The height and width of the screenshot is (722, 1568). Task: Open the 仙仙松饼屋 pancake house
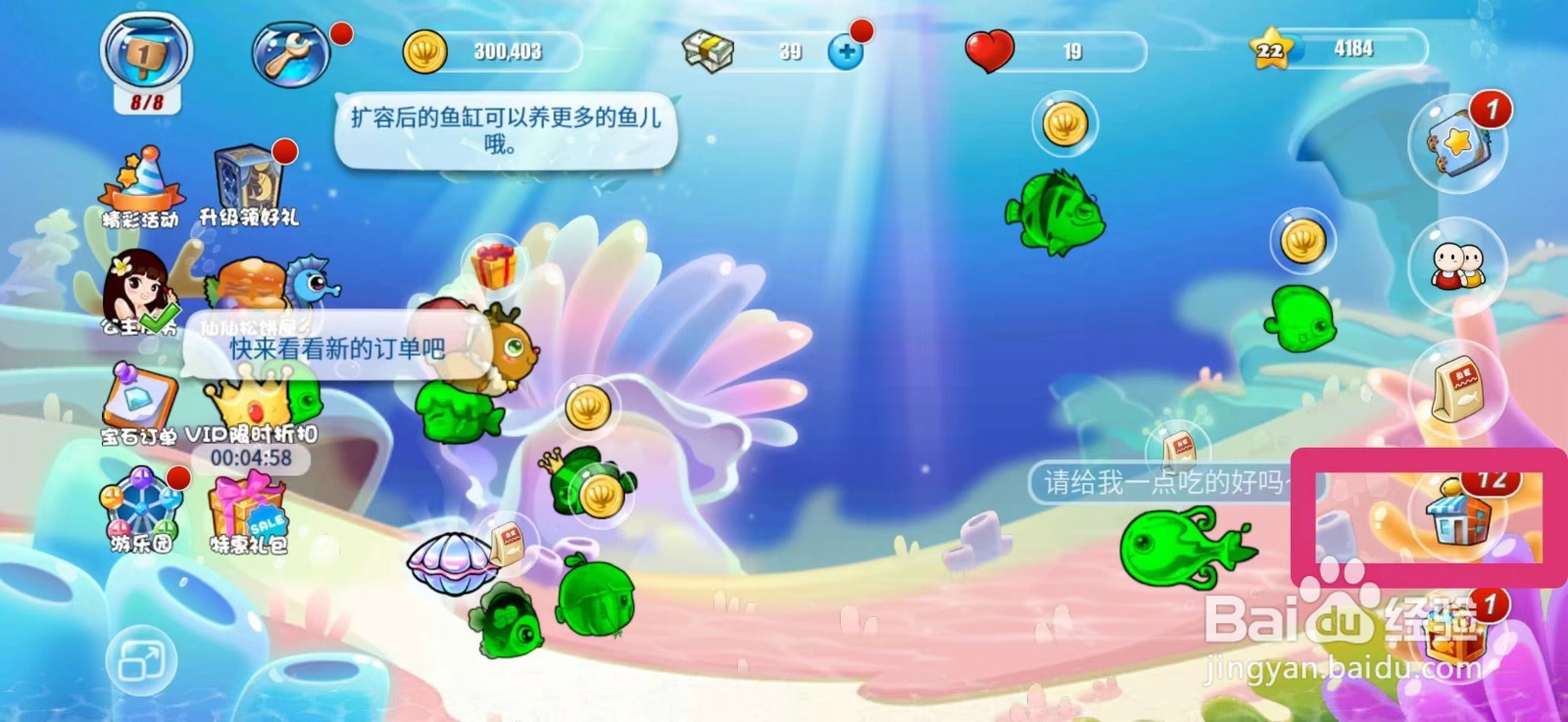[252, 284]
